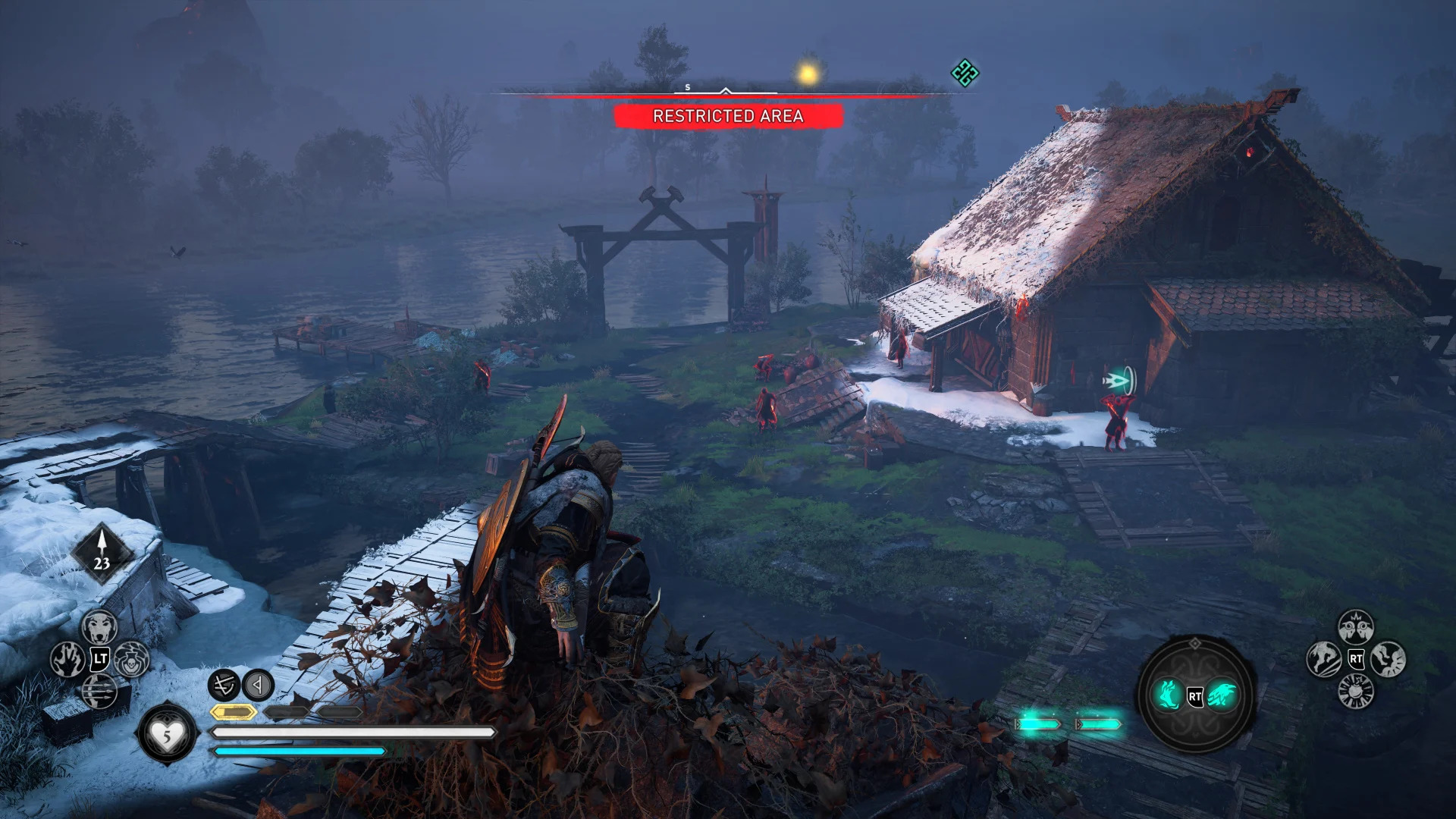This screenshot has height=819, width=1456.
Task: Activate the flaming hand ability
Action: coord(67,659)
